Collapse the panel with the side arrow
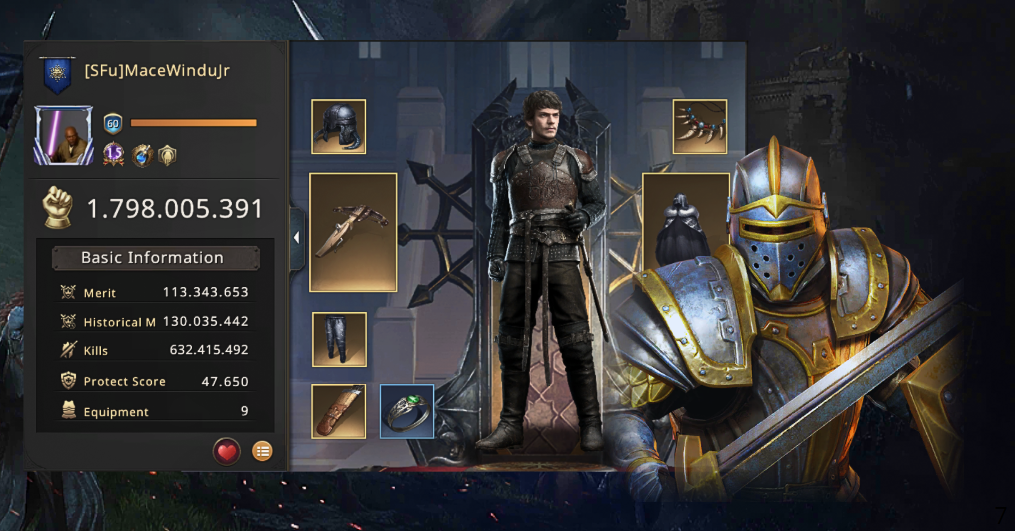 (x=297, y=238)
